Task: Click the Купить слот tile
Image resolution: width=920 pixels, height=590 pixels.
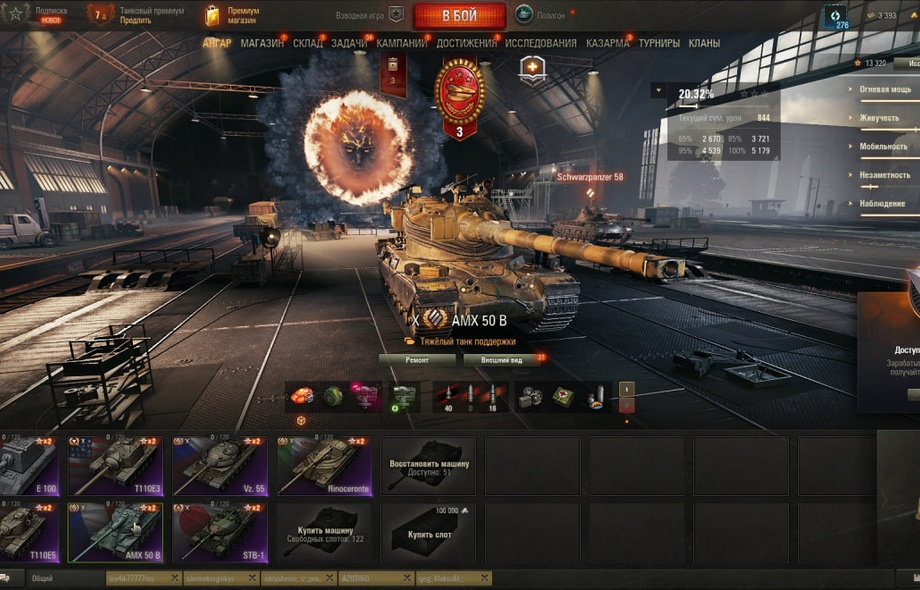Action: pos(428,532)
